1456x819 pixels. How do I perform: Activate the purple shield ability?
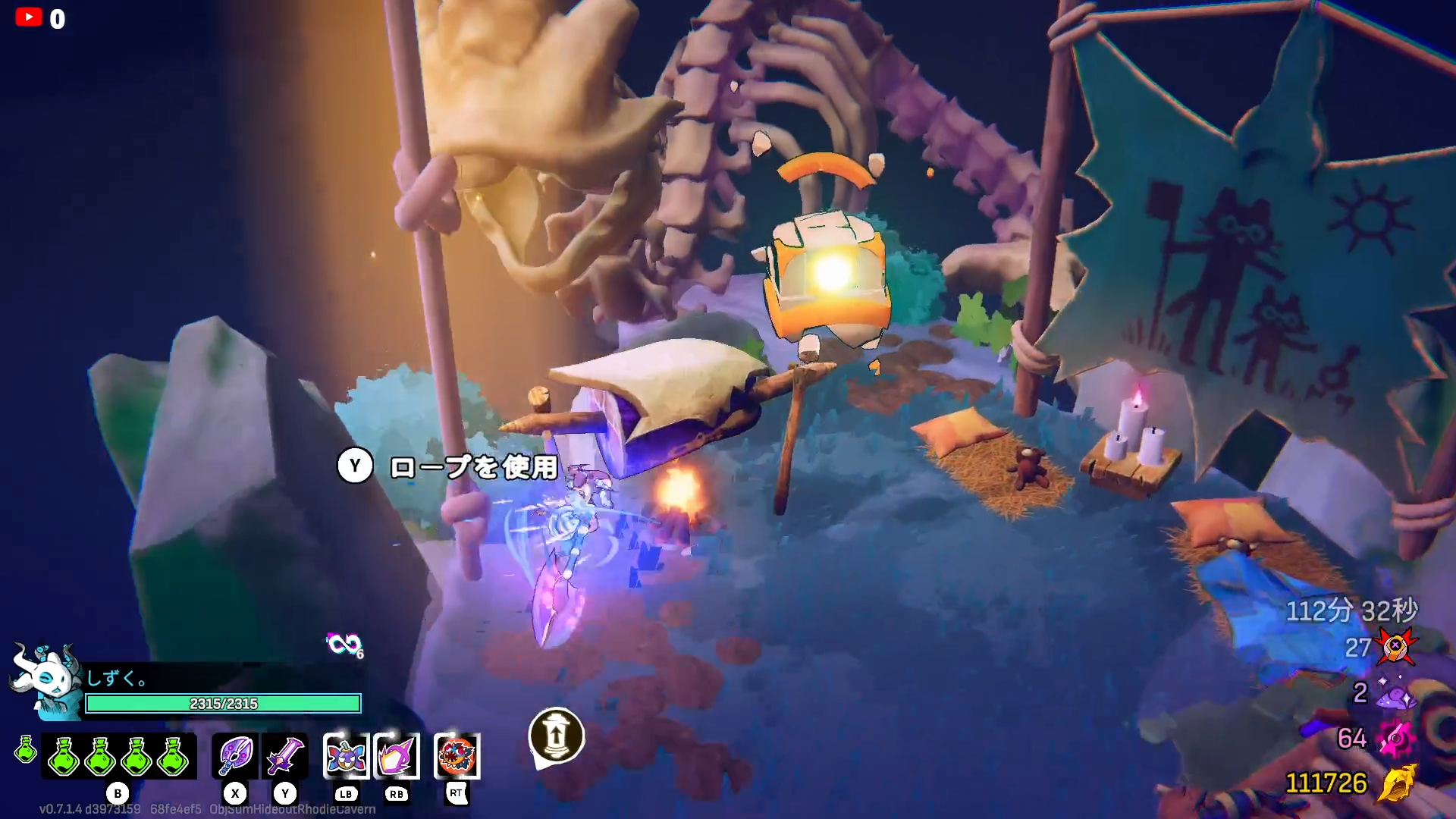click(x=397, y=756)
